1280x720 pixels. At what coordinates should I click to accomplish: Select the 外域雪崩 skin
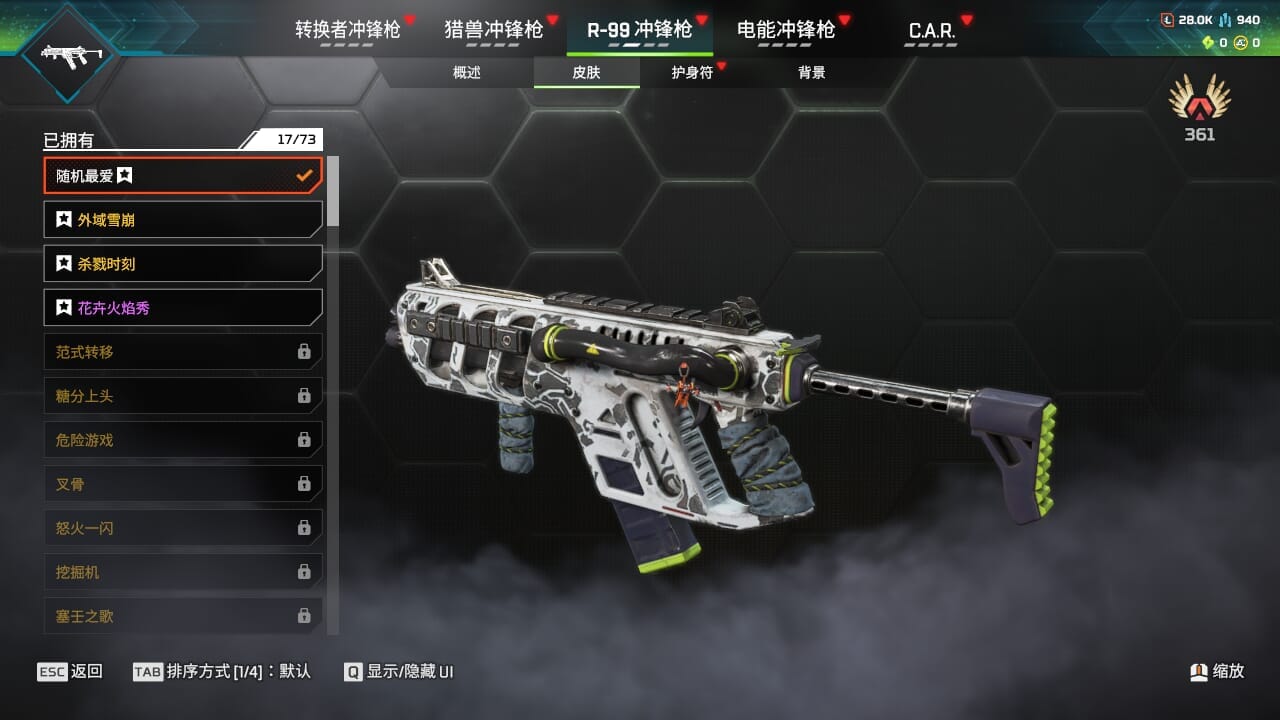[x=183, y=220]
